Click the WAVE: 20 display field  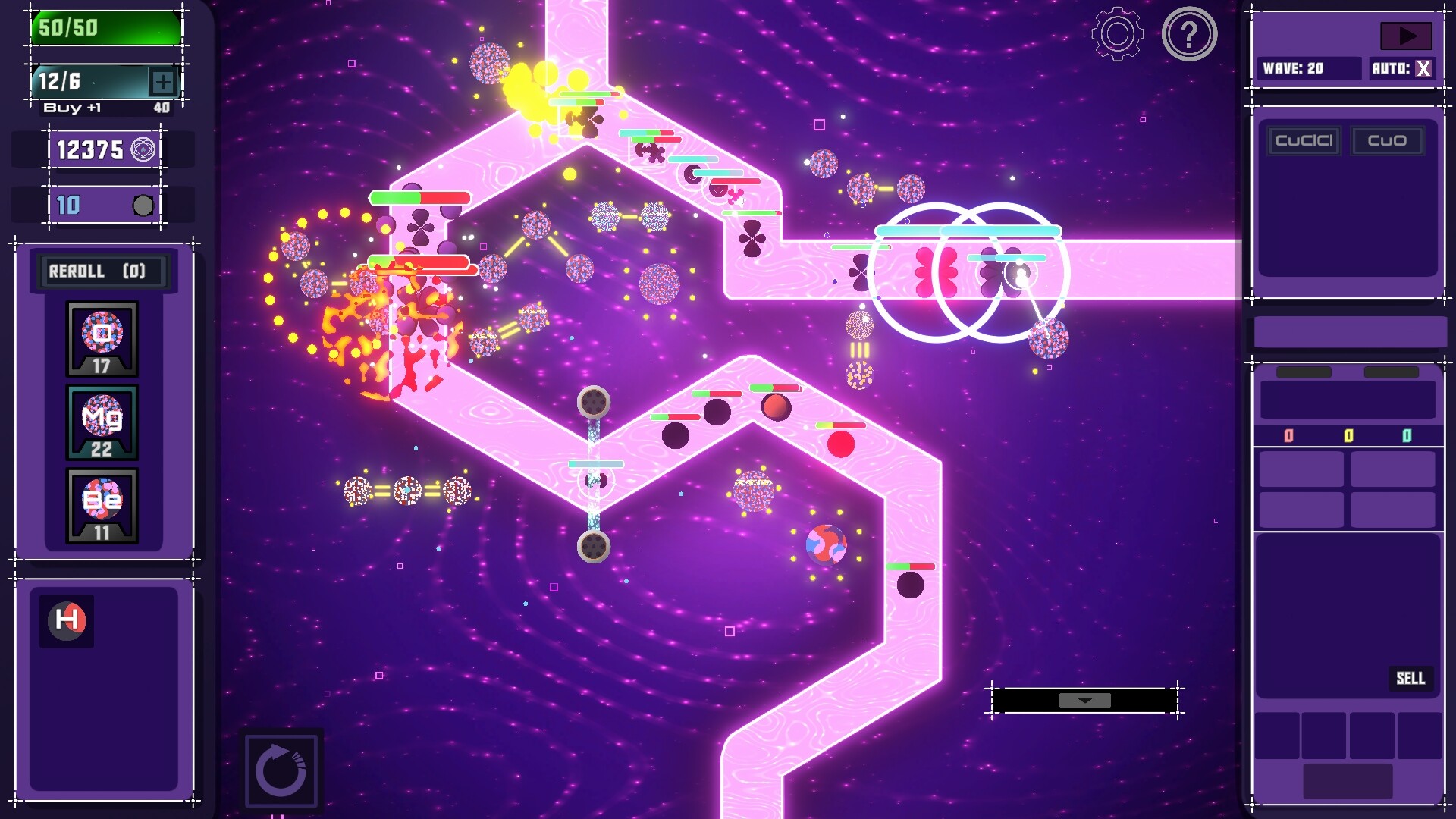click(1310, 68)
